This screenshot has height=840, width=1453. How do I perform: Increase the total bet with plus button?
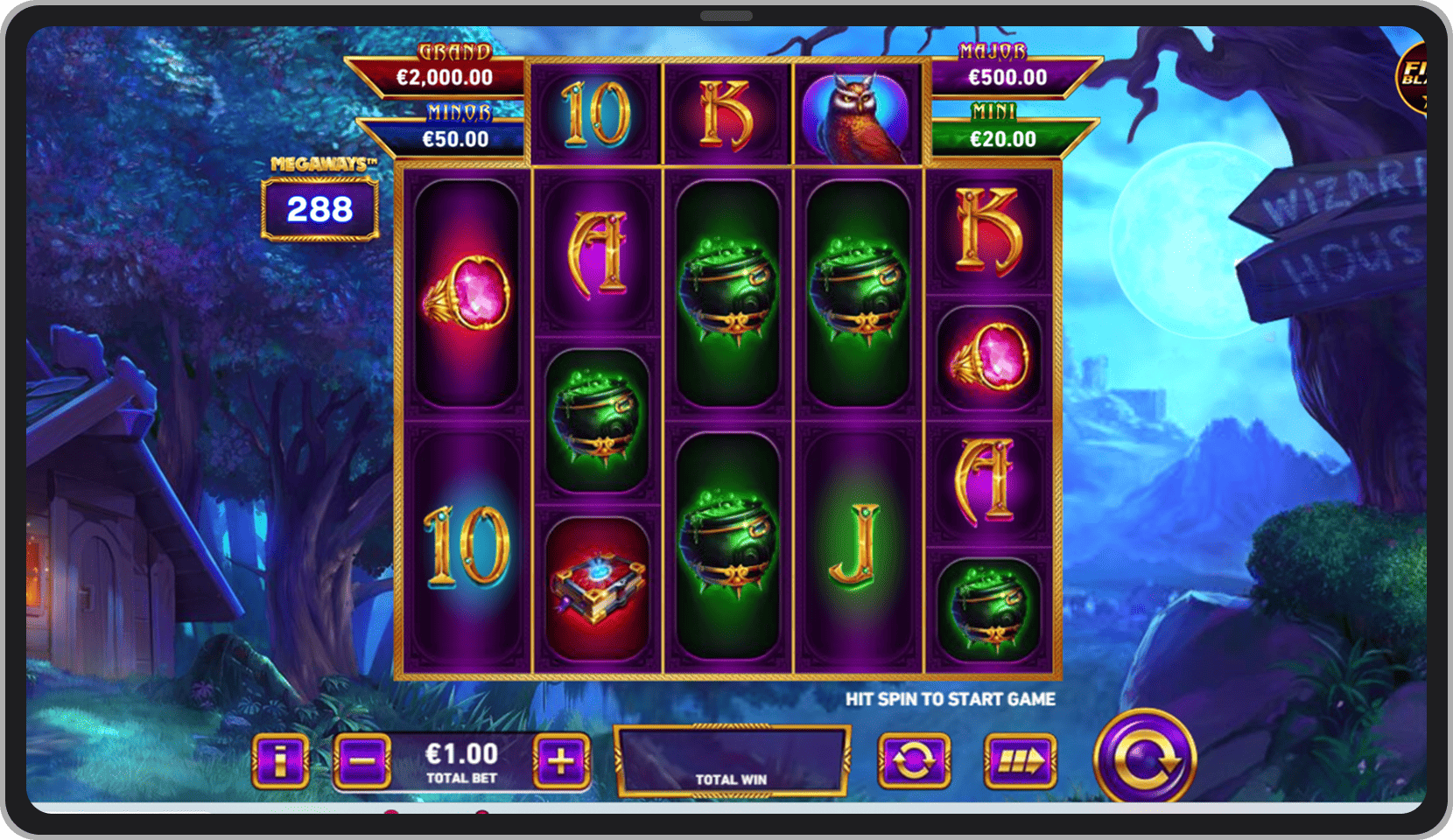[x=561, y=760]
